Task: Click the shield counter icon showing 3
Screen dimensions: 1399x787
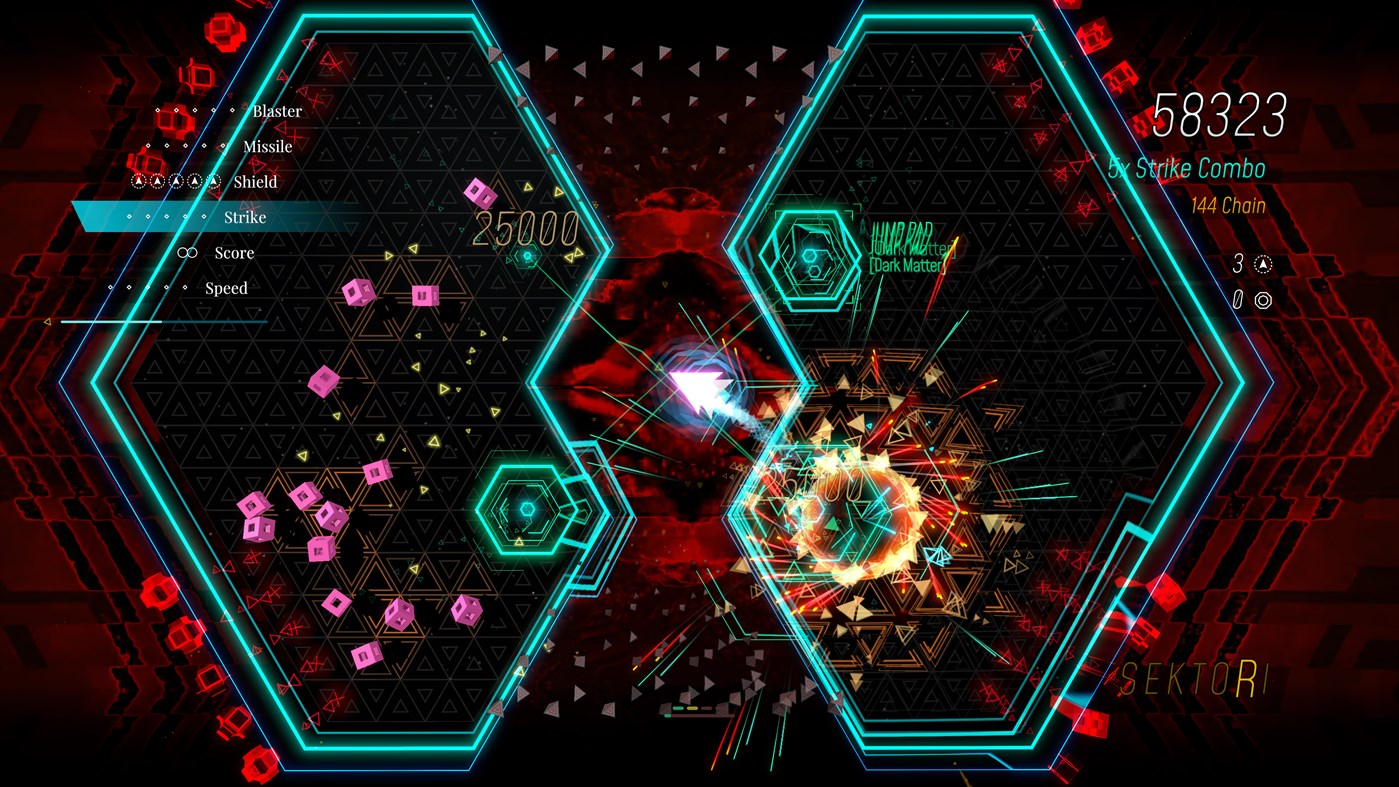Action: (x=1262, y=263)
